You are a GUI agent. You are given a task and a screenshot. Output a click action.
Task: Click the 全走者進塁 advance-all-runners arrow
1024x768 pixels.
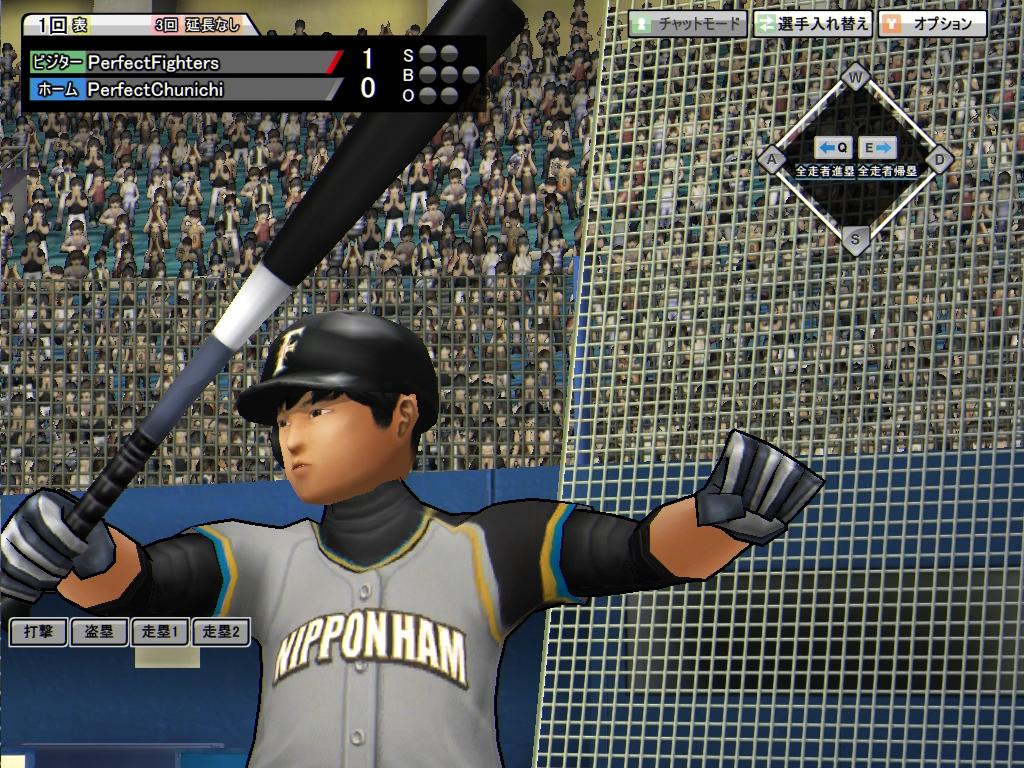[832, 149]
